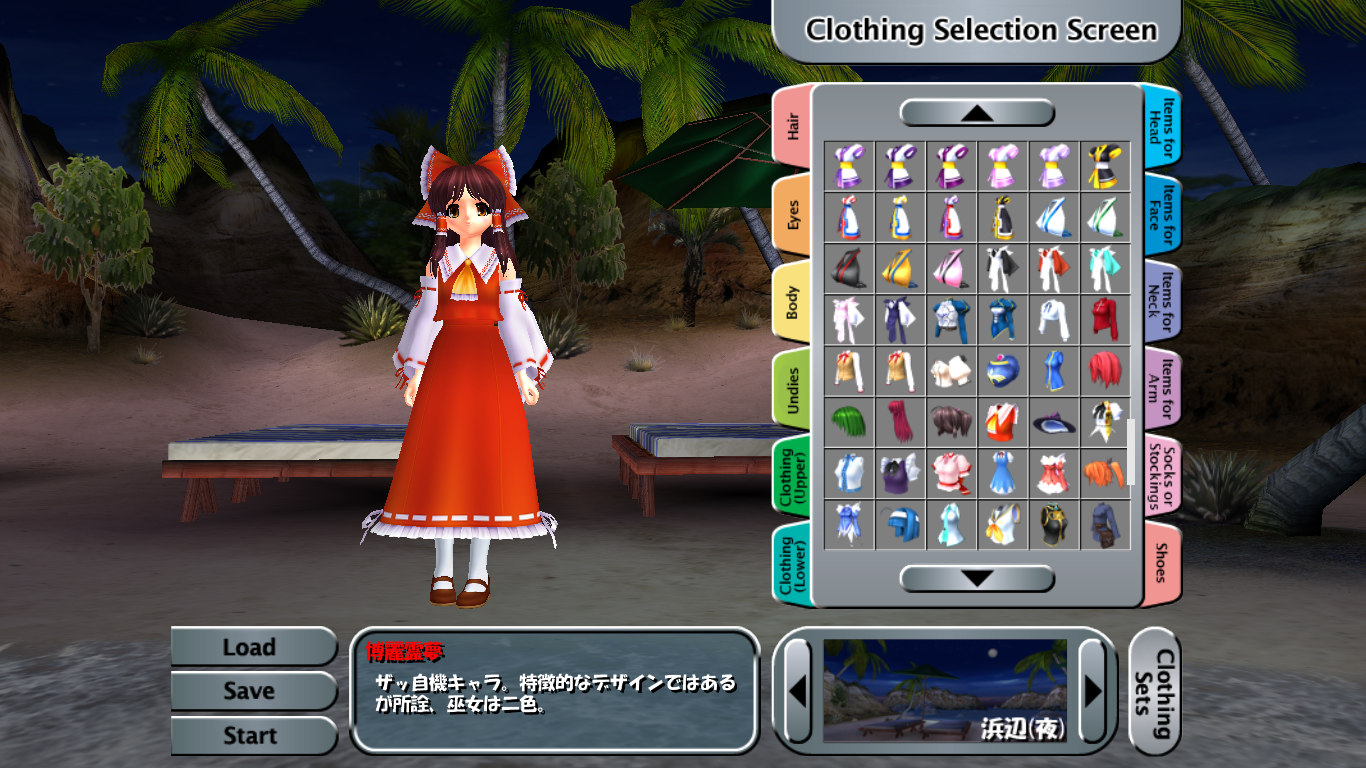1366x768 pixels.
Task: Select Items for Face tab
Action: [1160, 214]
